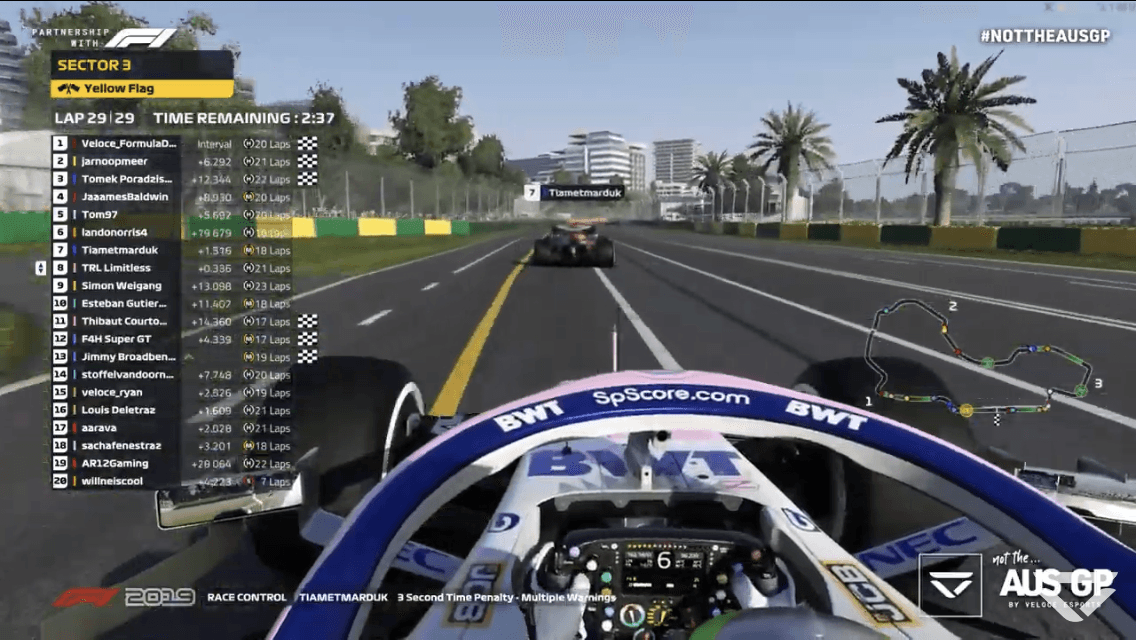Choose TRL Limitless in the leaderboard
The width and height of the screenshot is (1136, 640).
click(116, 268)
